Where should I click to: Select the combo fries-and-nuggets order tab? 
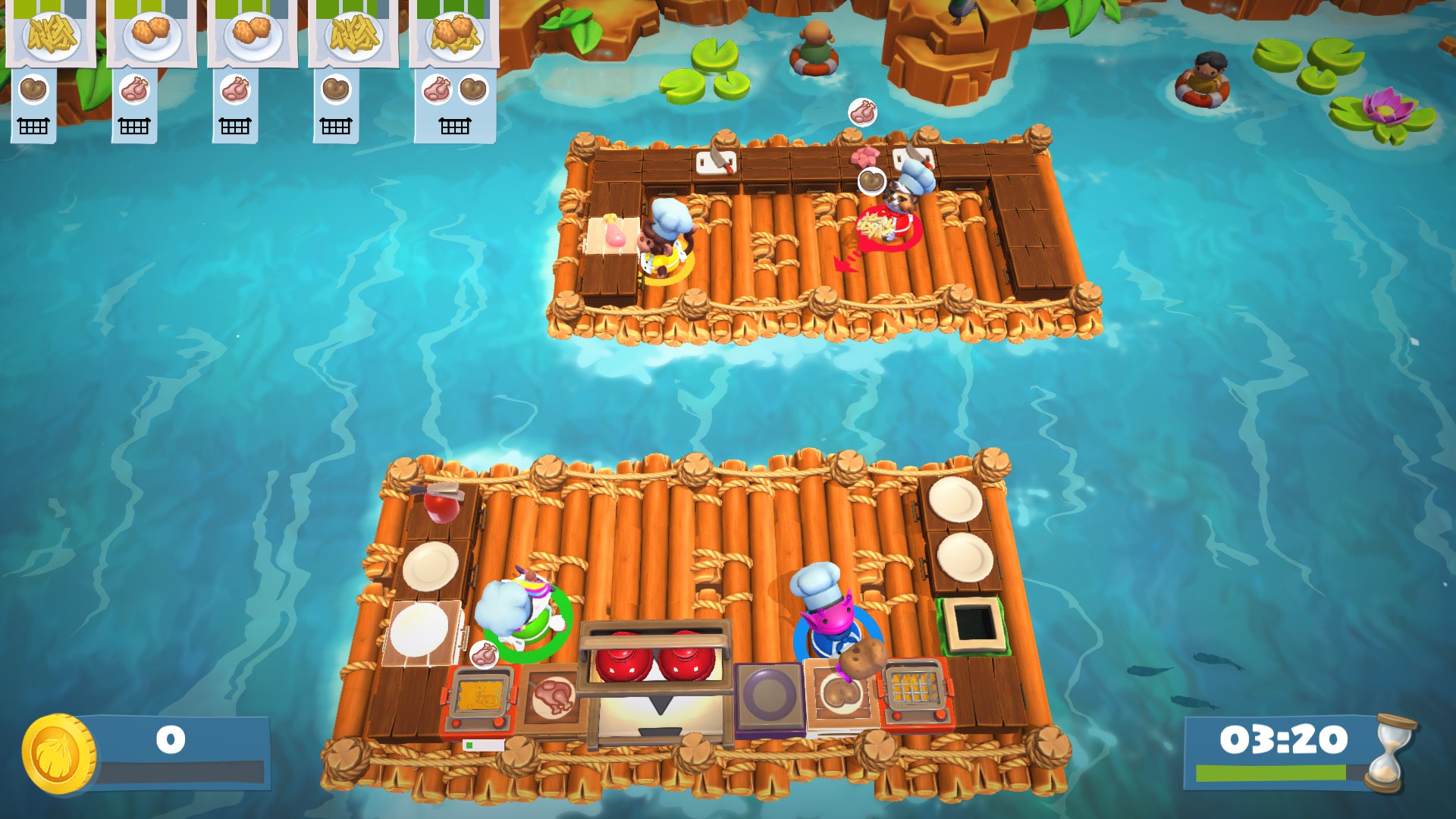click(450, 32)
